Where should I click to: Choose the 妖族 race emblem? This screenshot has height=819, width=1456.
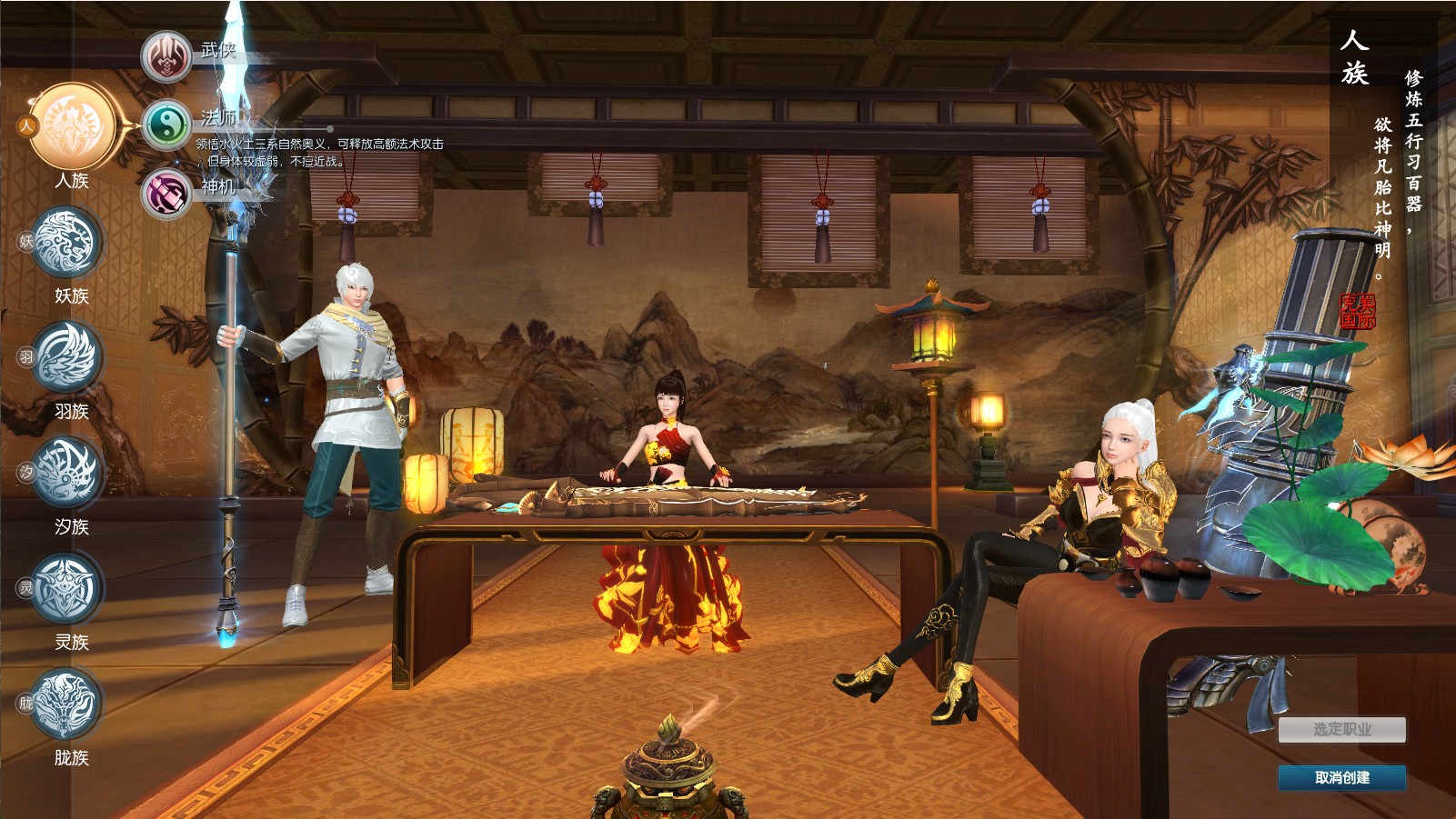click(x=65, y=242)
